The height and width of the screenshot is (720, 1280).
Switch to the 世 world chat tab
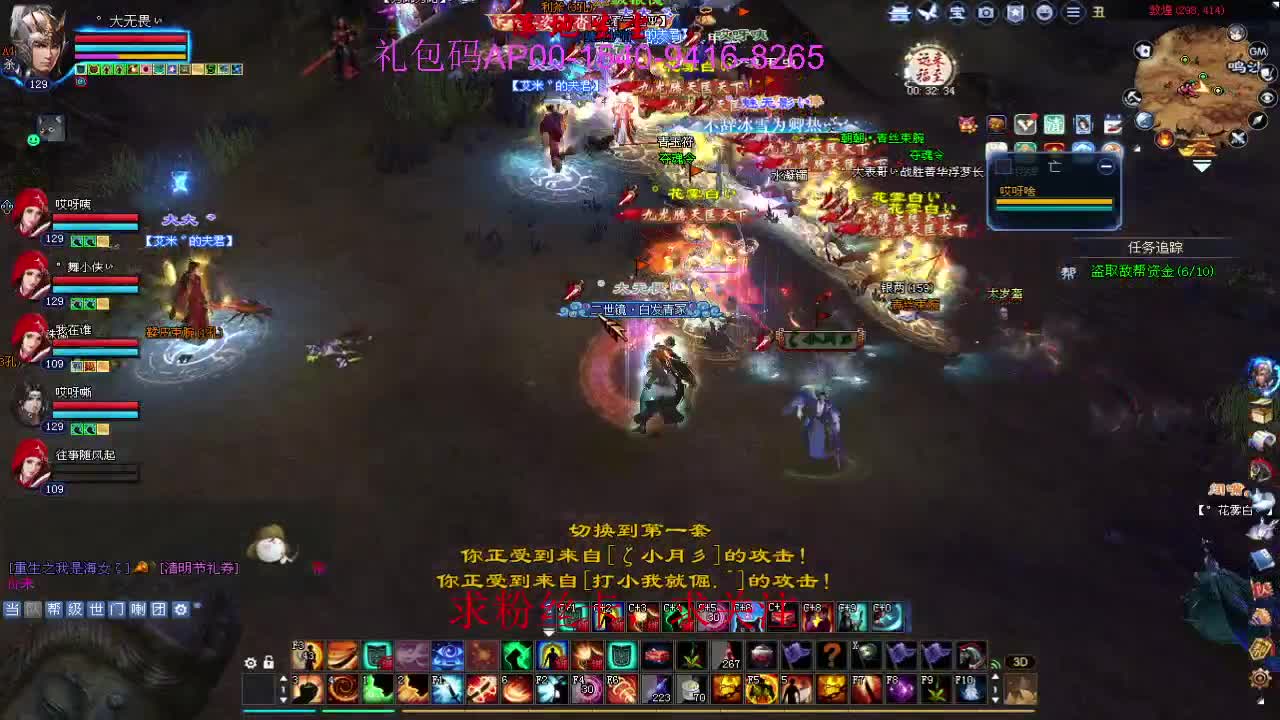click(x=97, y=610)
